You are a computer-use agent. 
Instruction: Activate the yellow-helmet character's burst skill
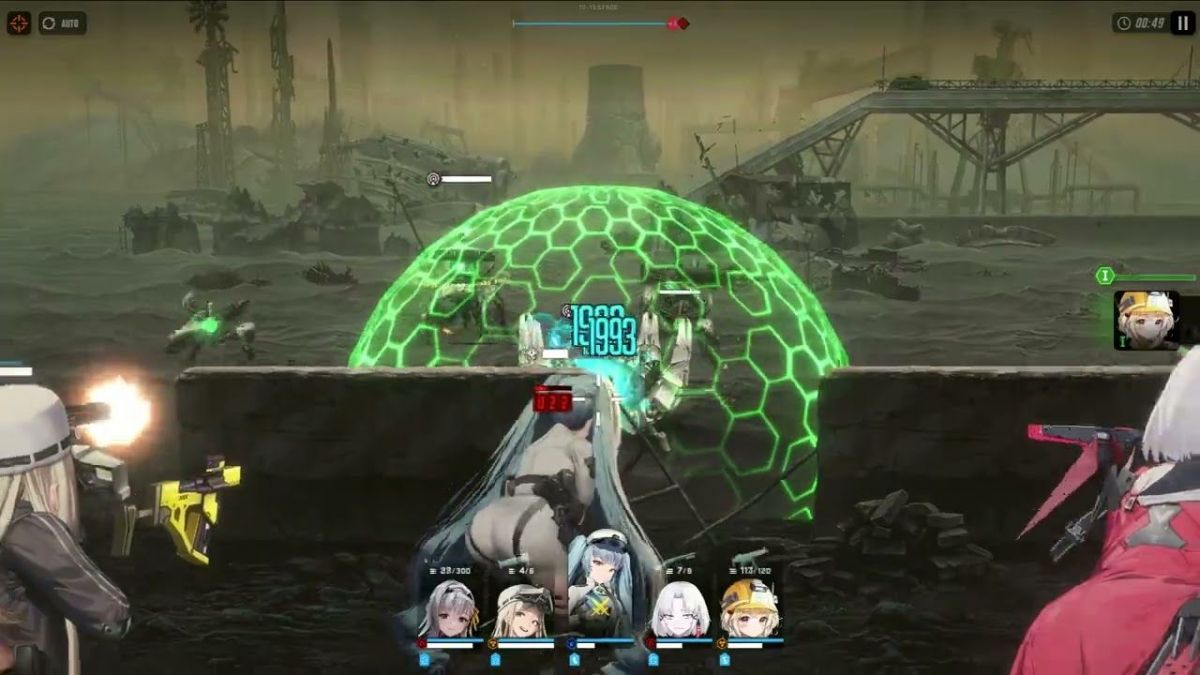(1145, 320)
